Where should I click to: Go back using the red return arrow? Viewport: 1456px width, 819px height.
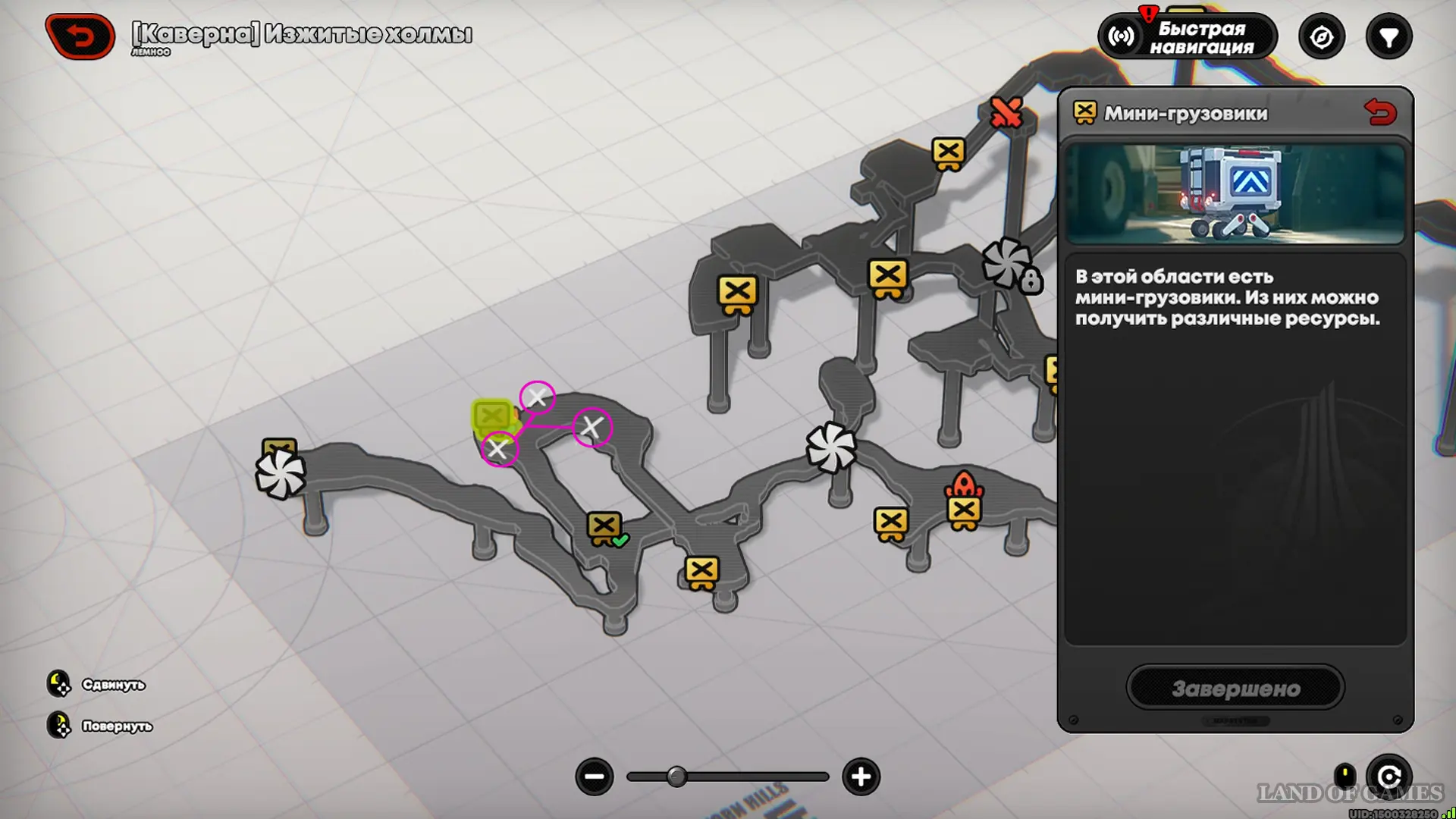[x=80, y=36]
